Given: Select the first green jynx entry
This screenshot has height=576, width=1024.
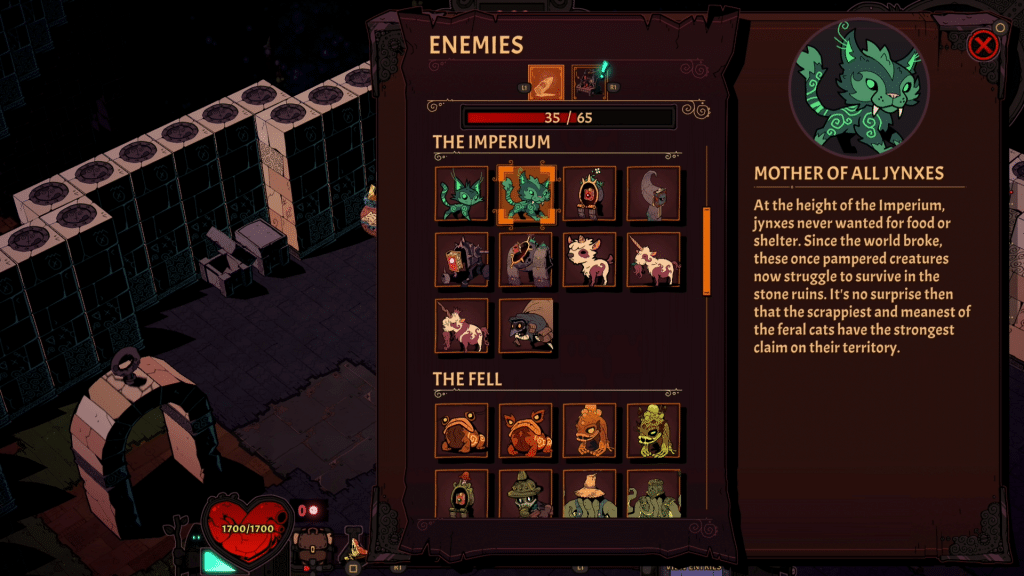Looking at the screenshot, I should [462, 193].
